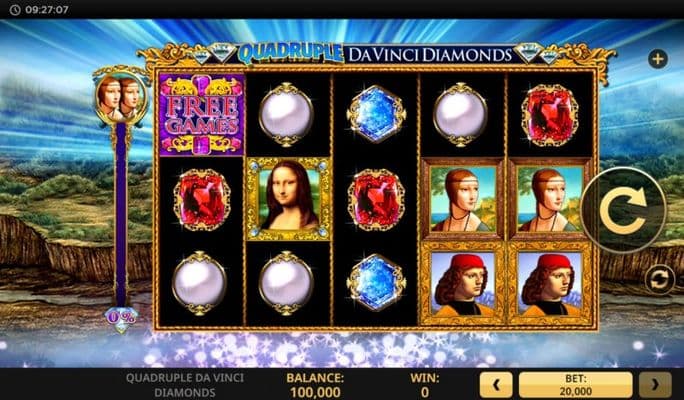This screenshot has width=684, height=400.
Task: Open the bet amount selector showing 20,000
Action: coord(575,385)
